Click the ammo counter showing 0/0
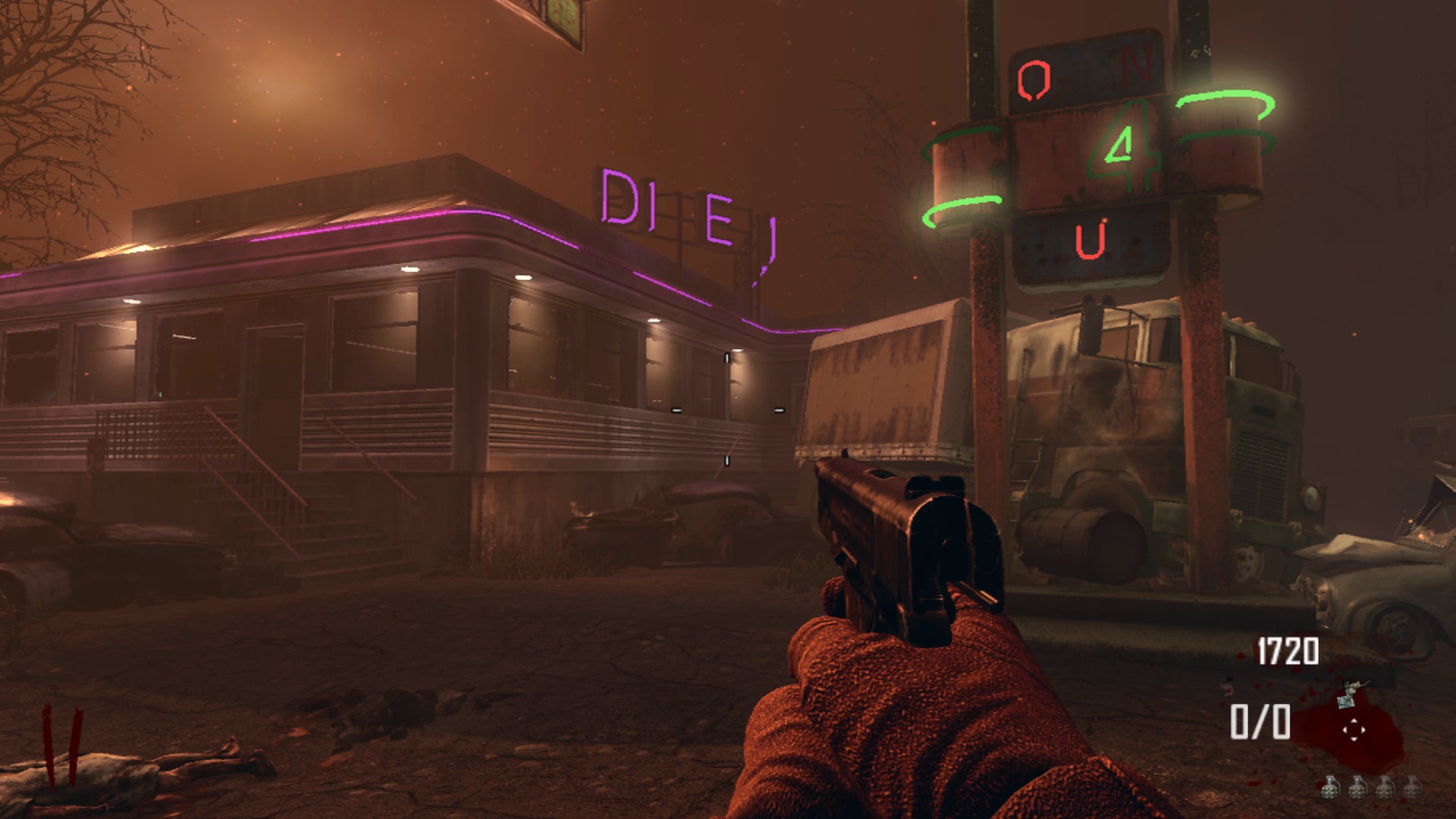 point(1260,722)
